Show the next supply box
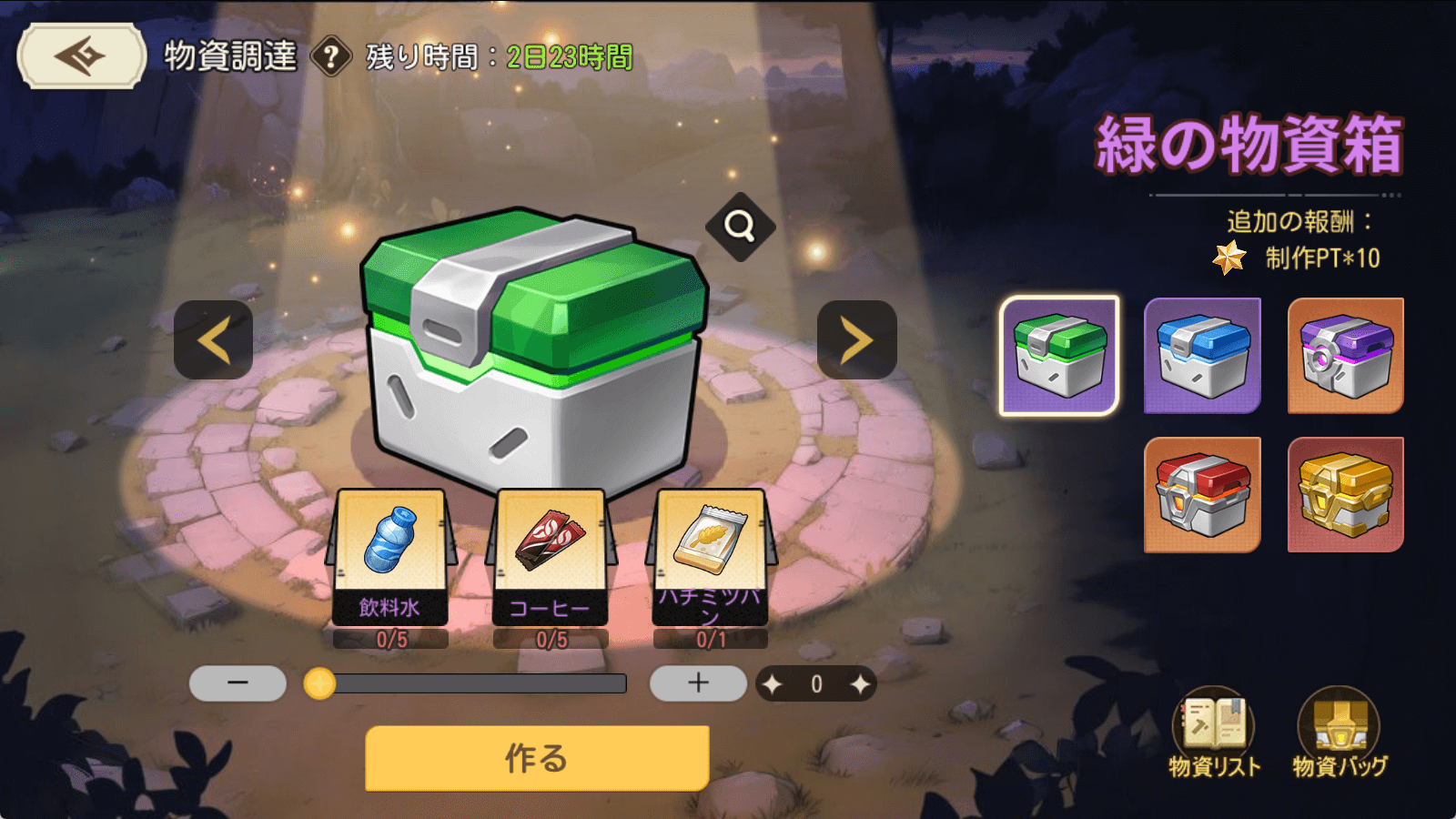 [x=856, y=340]
